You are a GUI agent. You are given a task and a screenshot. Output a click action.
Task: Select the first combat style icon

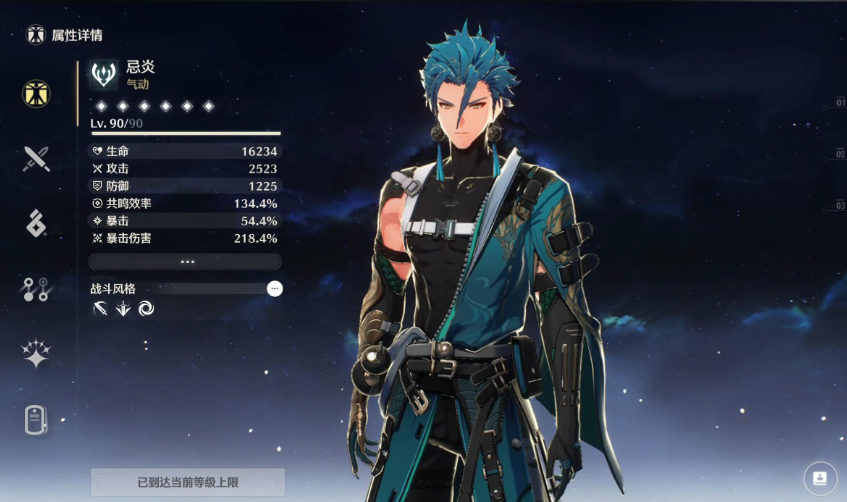coord(99,309)
